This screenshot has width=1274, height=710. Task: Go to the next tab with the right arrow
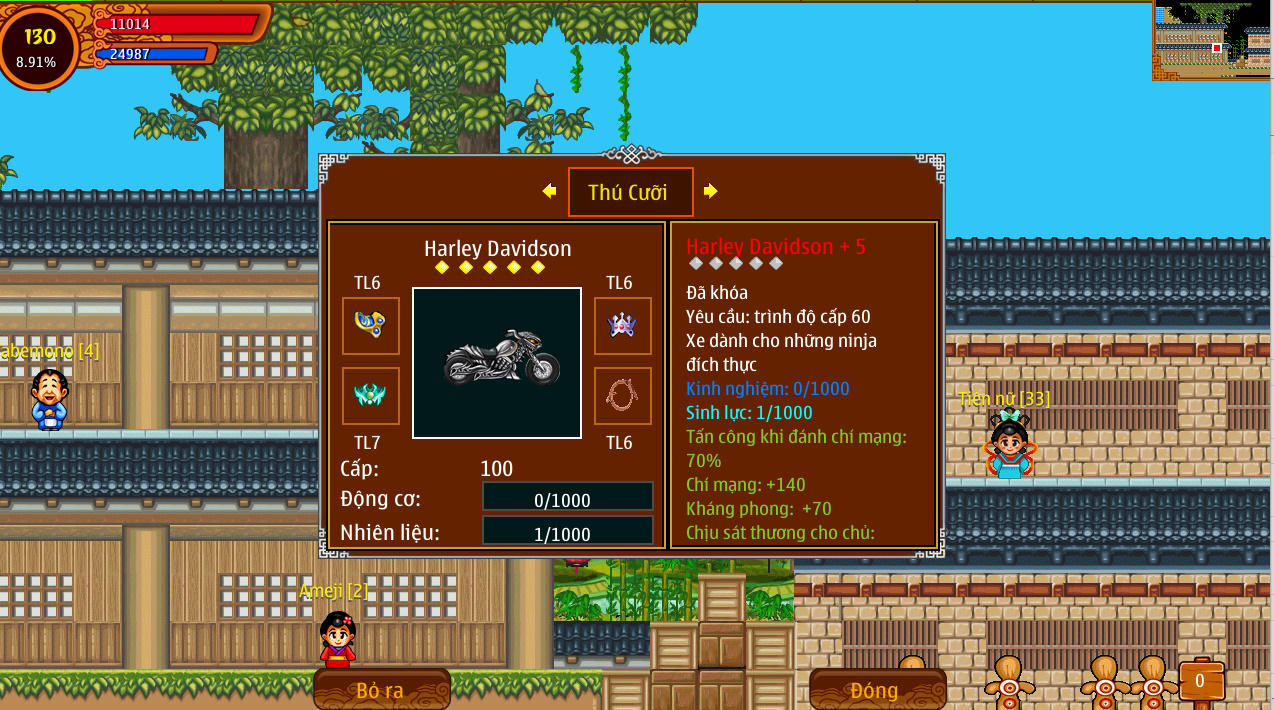click(710, 191)
